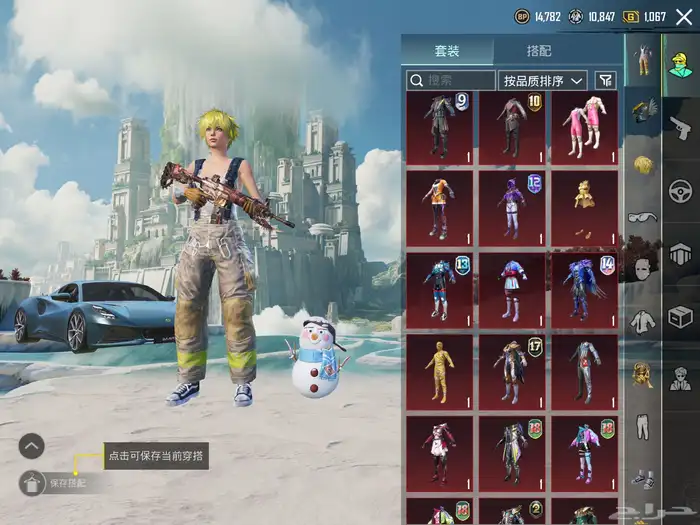Collapse the panel with the up-arrow button

pos(32,446)
